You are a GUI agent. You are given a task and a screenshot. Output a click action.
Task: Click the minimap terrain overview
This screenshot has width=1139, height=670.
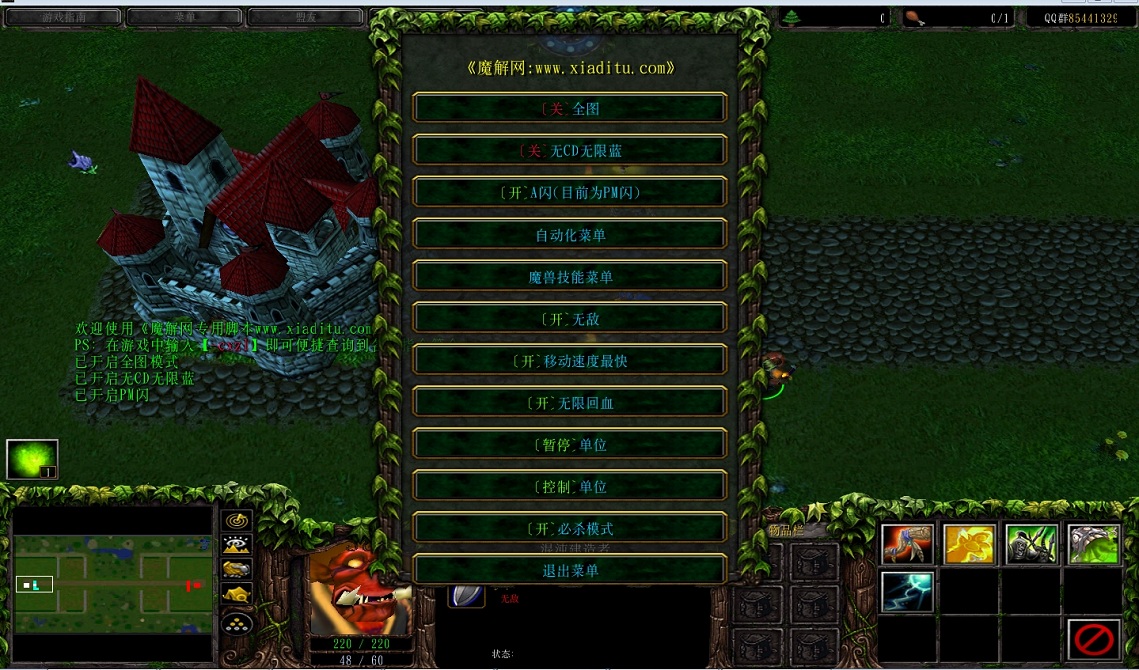(112, 584)
